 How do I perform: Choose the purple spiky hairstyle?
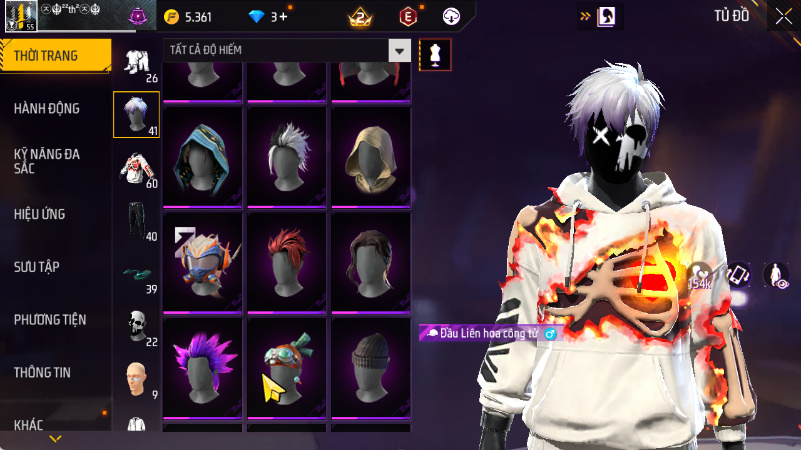pyautogui.click(x=203, y=364)
